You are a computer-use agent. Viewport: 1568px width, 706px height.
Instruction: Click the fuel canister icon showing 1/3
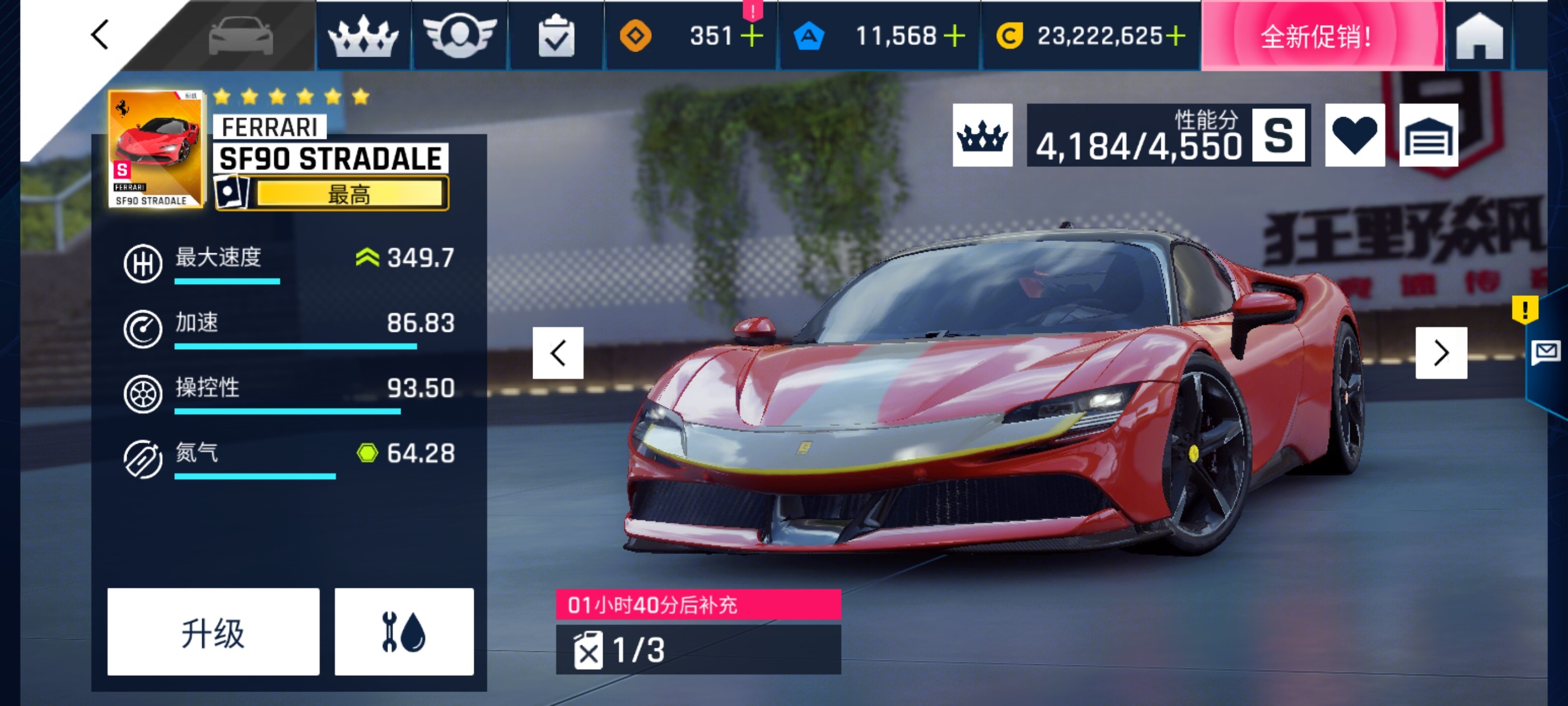coord(589,651)
